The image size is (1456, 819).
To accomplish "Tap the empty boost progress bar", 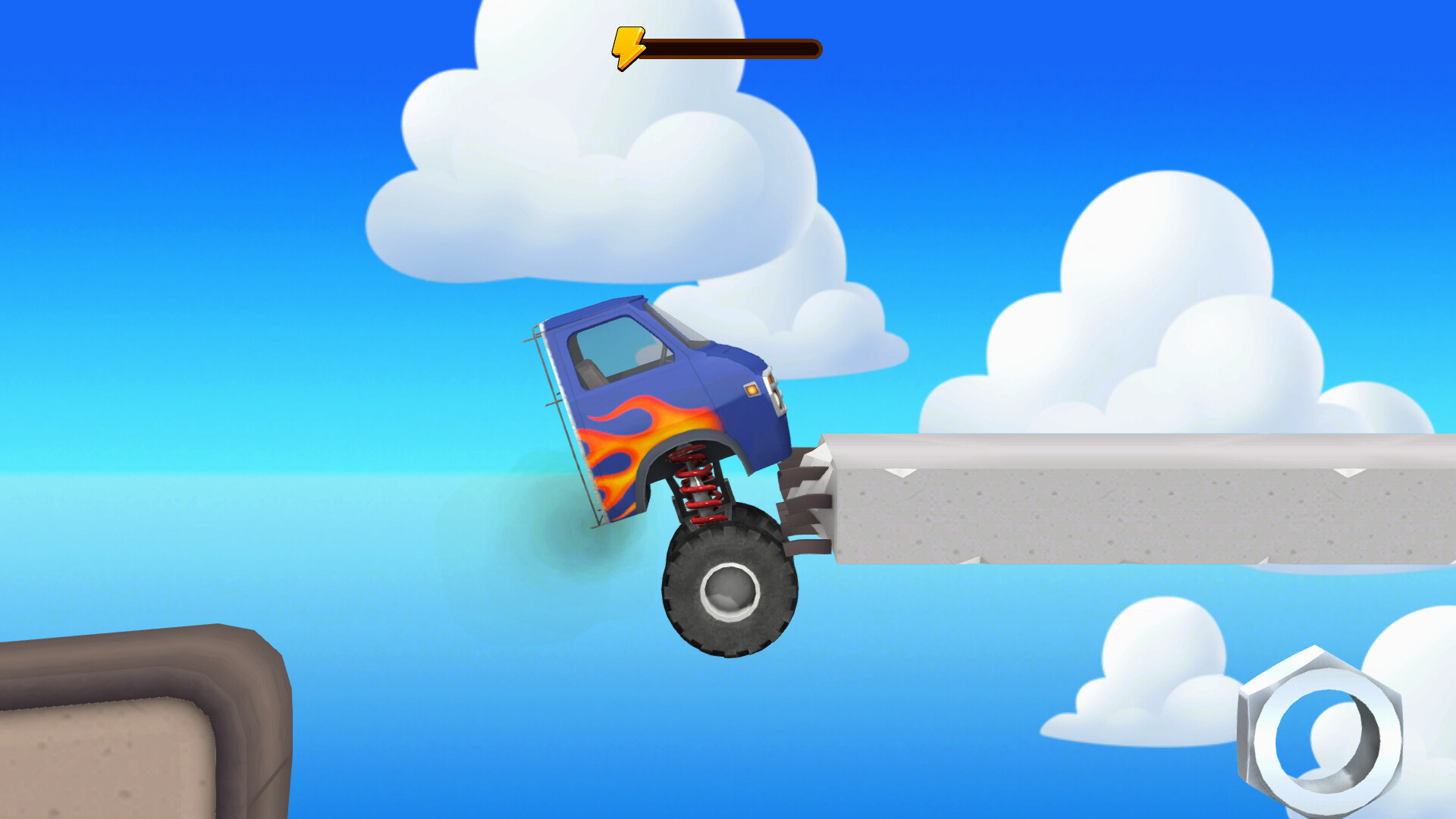I will pyautogui.click(x=732, y=48).
